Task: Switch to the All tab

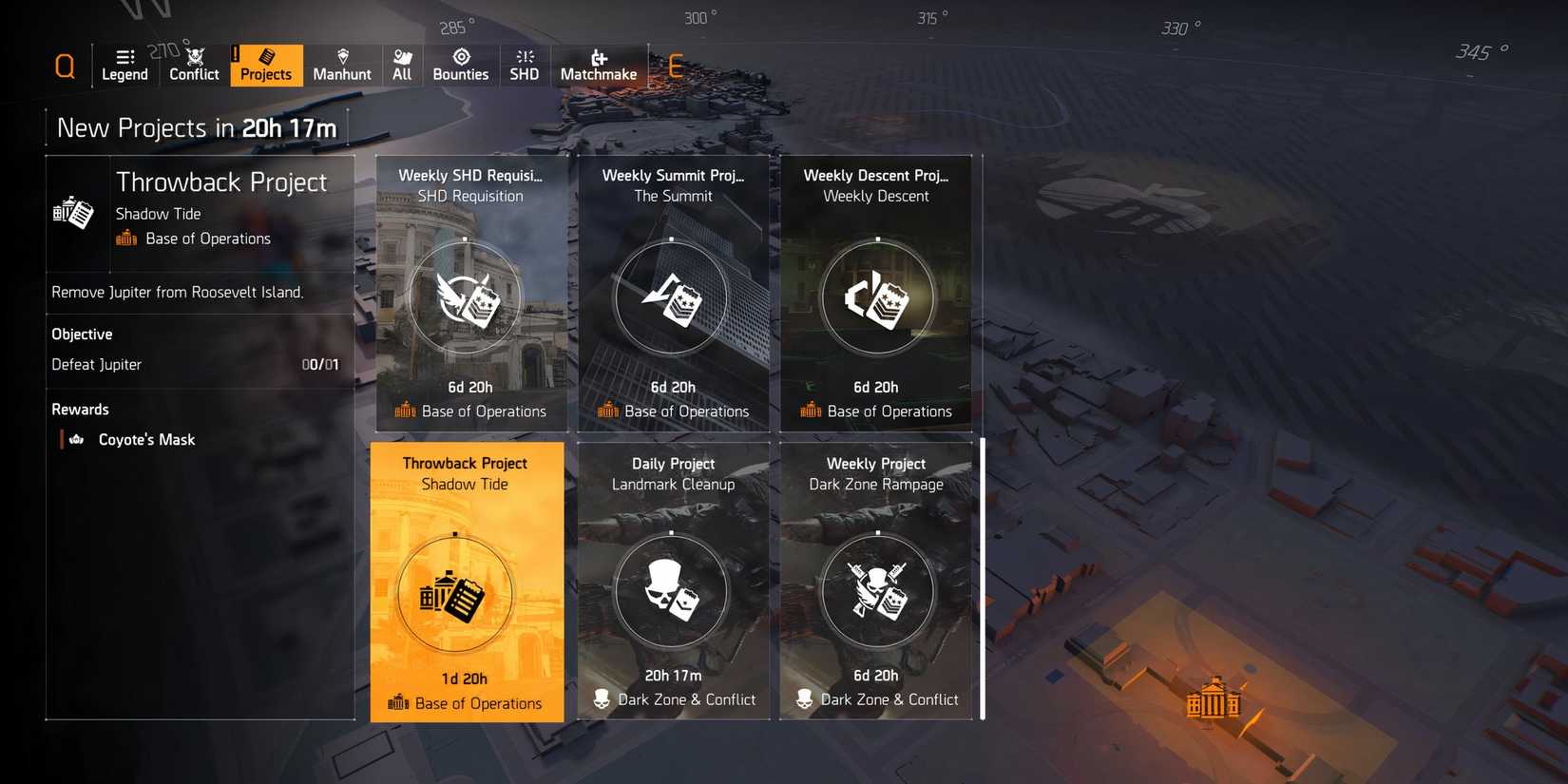Action: pyautogui.click(x=402, y=65)
